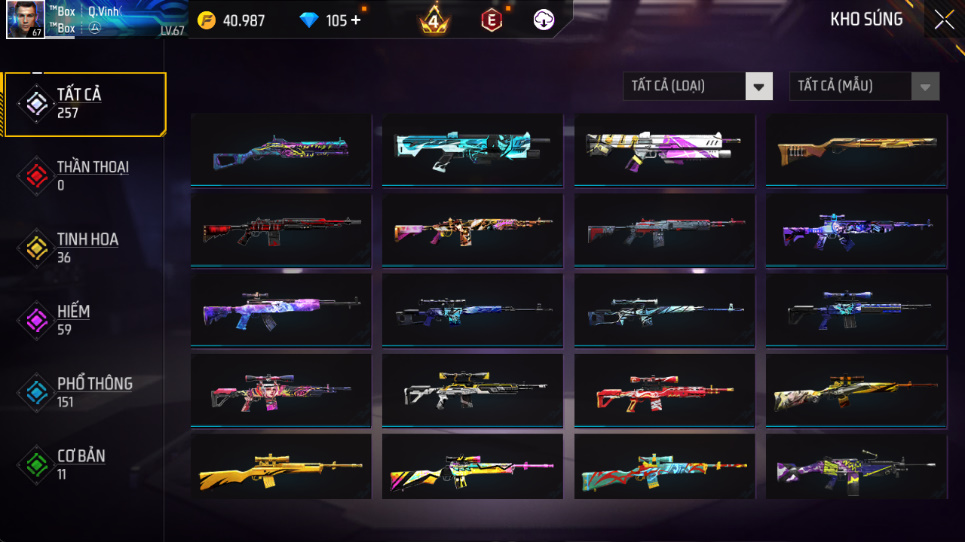Choose the wooden orange shotgun skin

tap(856, 149)
